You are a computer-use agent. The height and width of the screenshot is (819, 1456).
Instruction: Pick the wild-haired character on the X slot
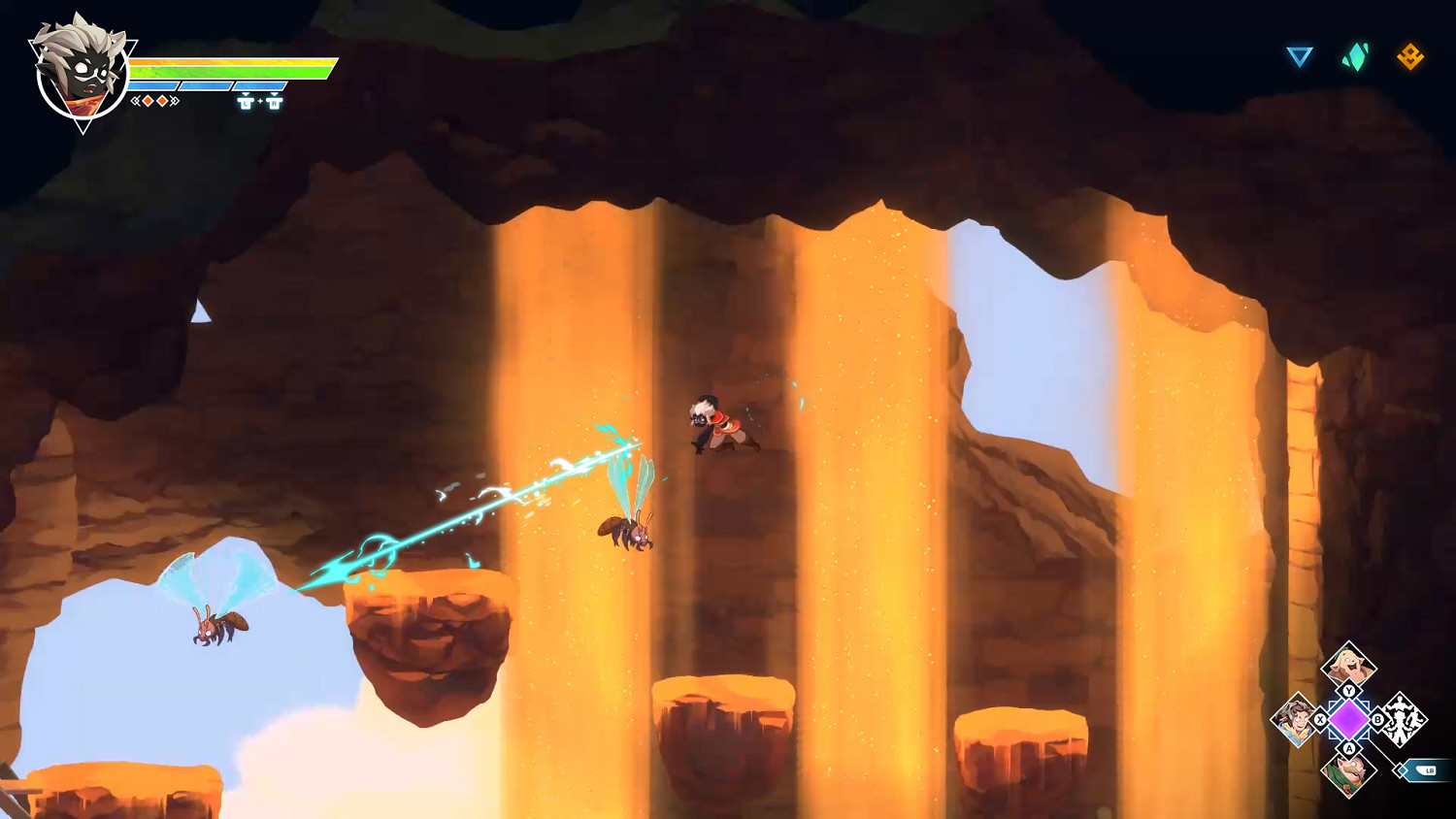point(1296,721)
